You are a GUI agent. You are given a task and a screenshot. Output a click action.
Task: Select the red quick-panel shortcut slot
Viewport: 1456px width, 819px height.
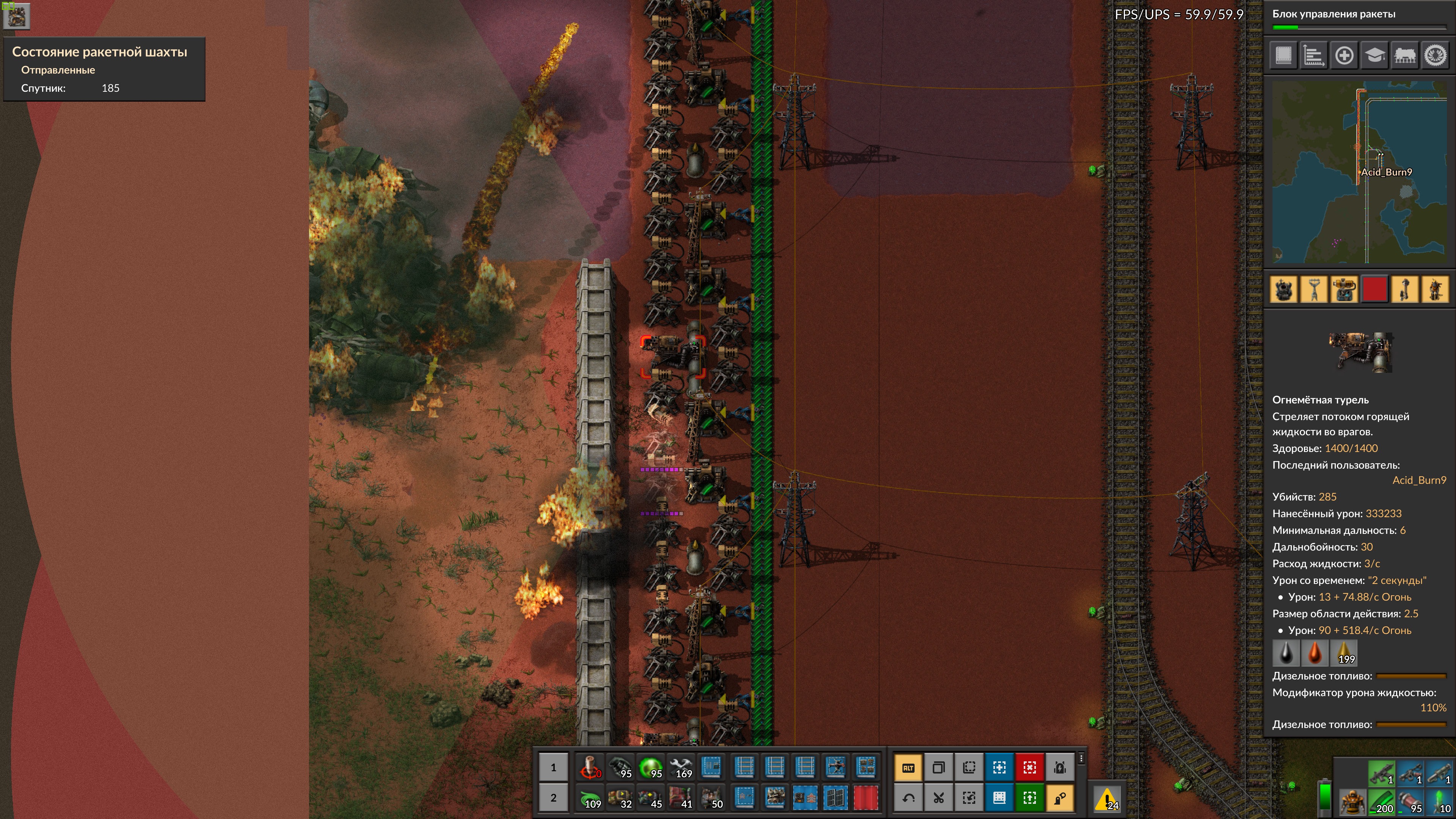[x=1374, y=289]
